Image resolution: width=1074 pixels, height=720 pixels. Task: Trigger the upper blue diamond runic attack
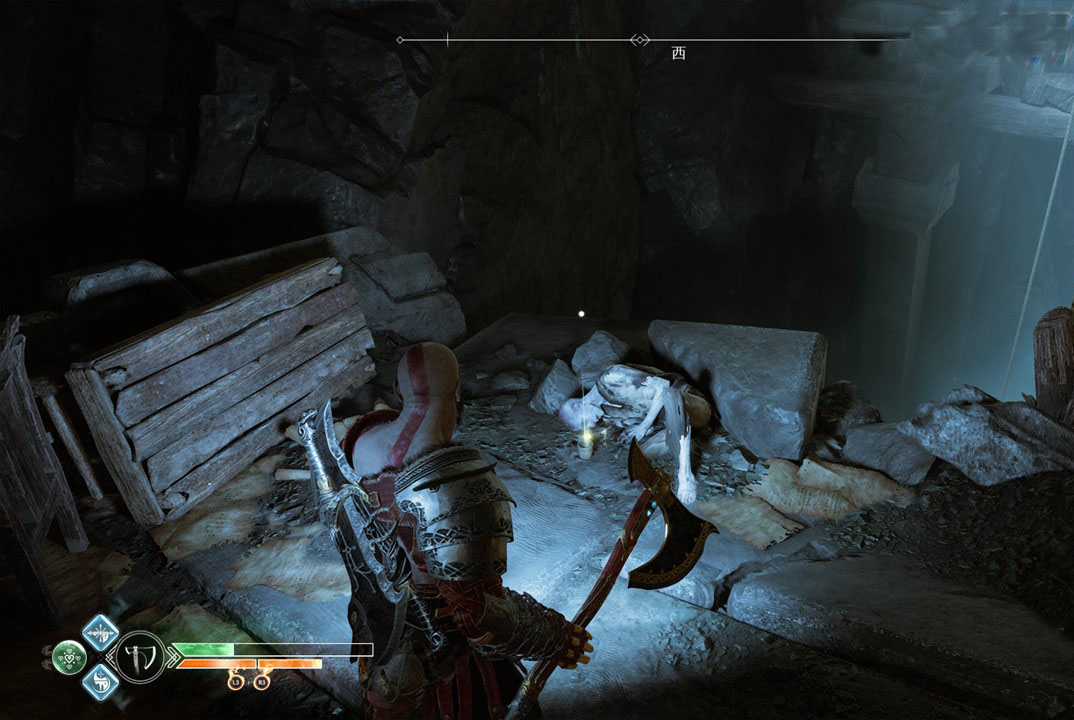[100, 632]
